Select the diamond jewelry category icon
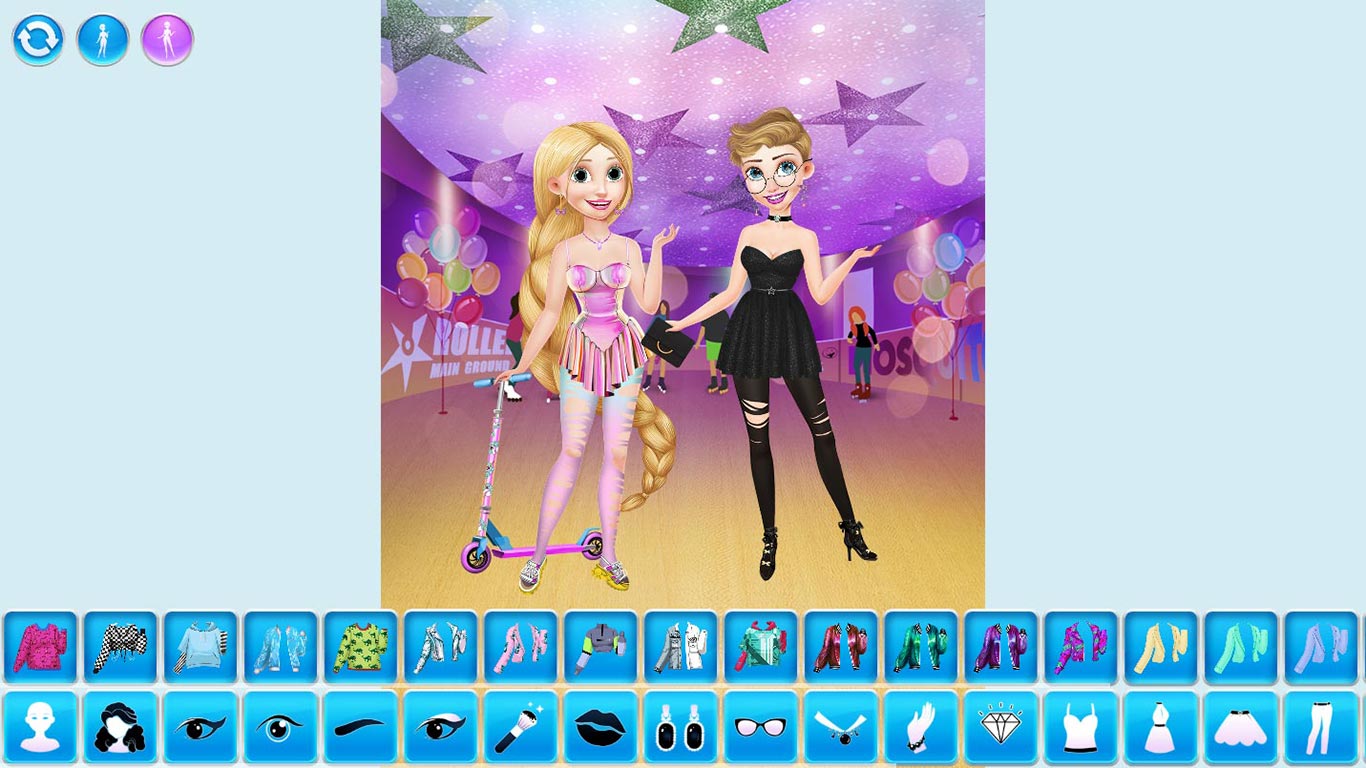The width and height of the screenshot is (1366, 768). coord(1001,728)
